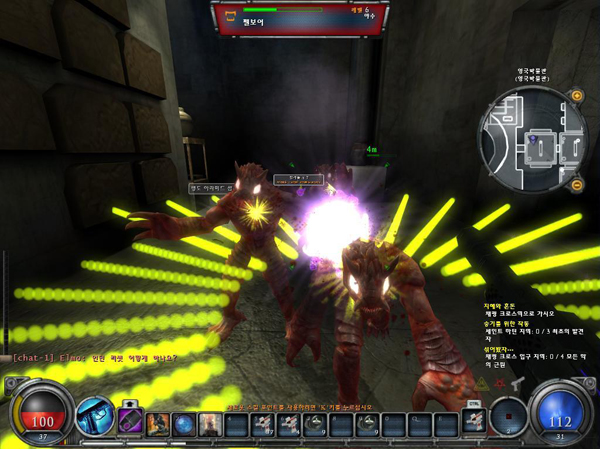
Task: Open the circular museum minimap
Action: pos(533,140)
